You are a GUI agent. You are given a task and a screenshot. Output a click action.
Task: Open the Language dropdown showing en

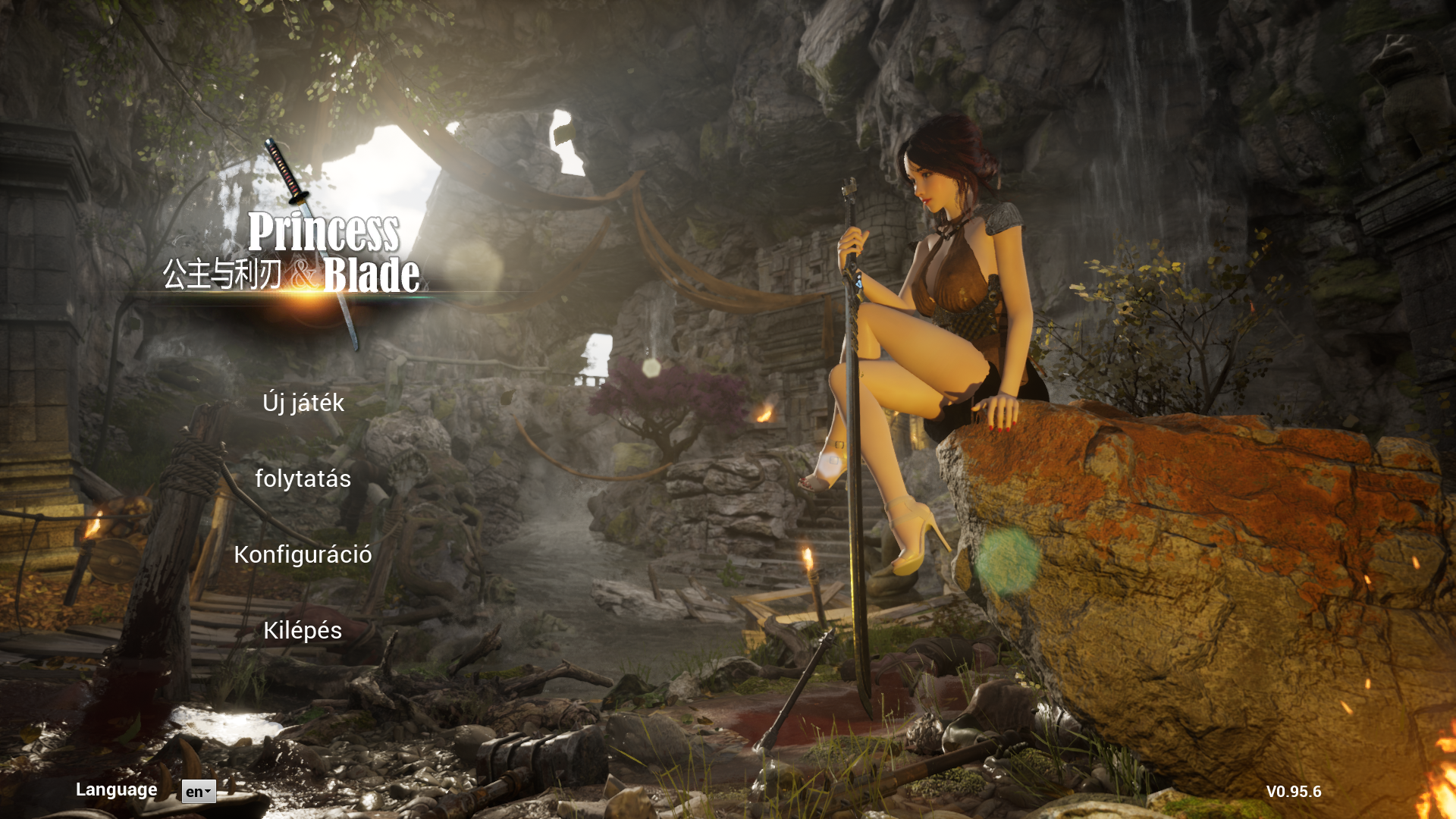pyautogui.click(x=199, y=792)
